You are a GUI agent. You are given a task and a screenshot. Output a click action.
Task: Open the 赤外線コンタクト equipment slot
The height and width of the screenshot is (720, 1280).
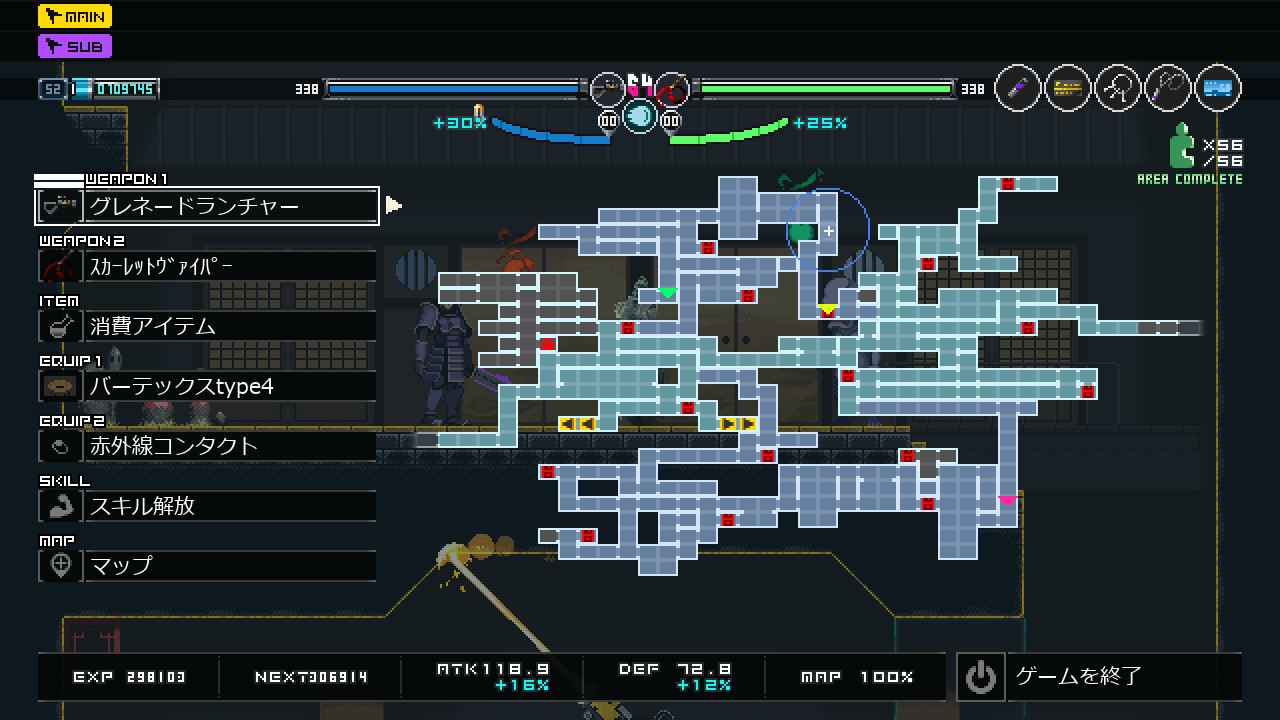click(x=207, y=446)
